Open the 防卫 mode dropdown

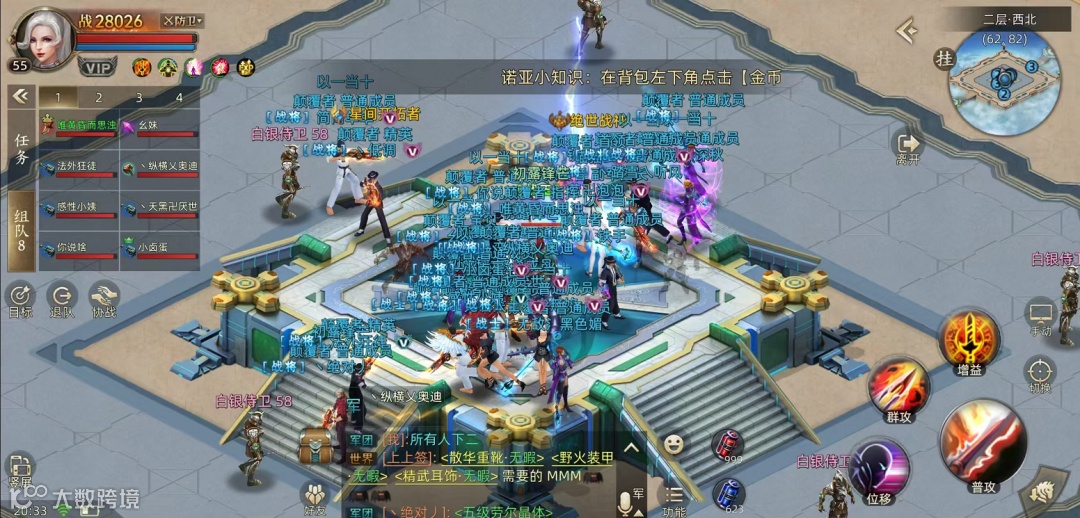pos(183,21)
